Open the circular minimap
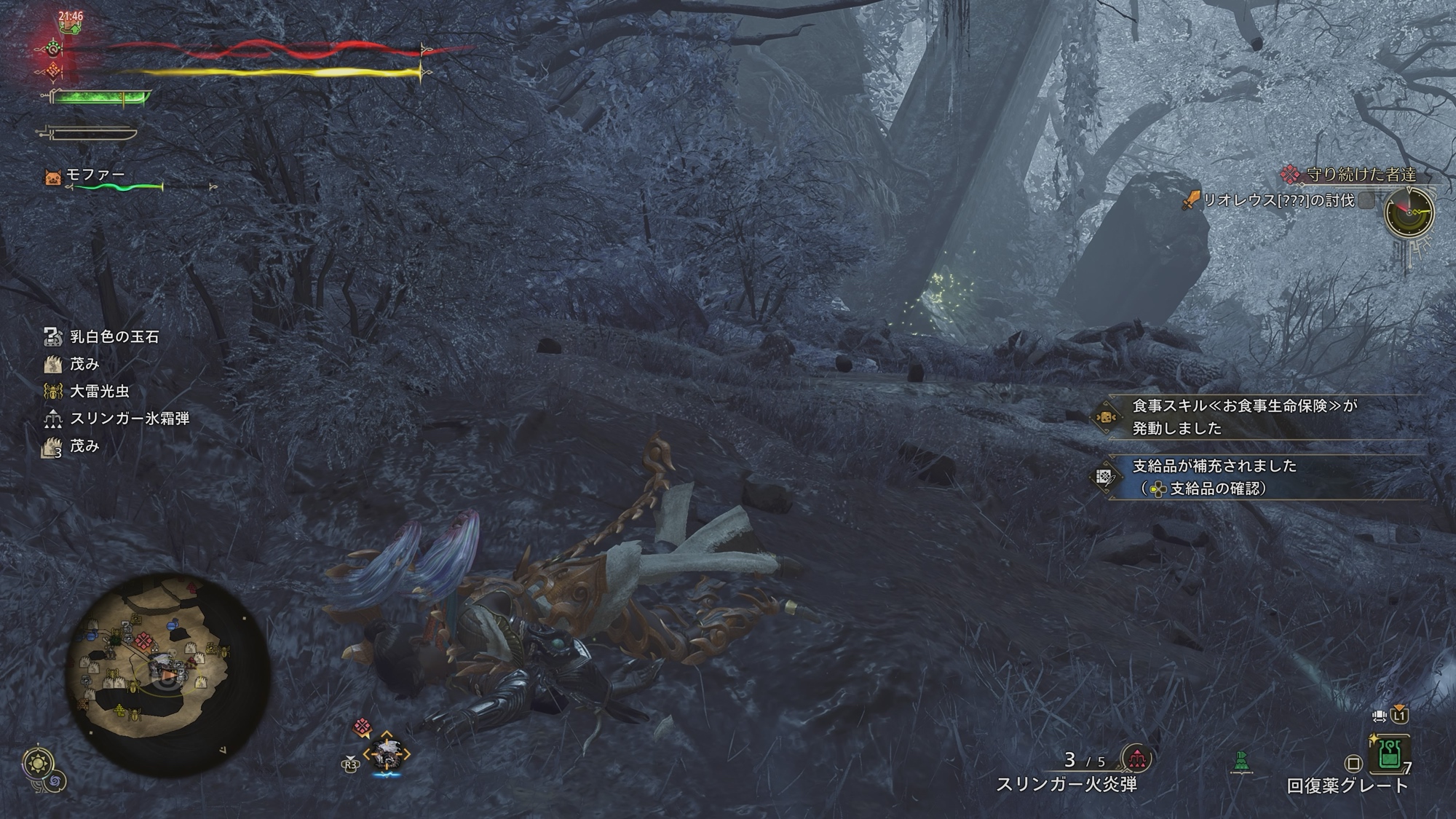1456x819 pixels. pyautogui.click(x=167, y=674)
